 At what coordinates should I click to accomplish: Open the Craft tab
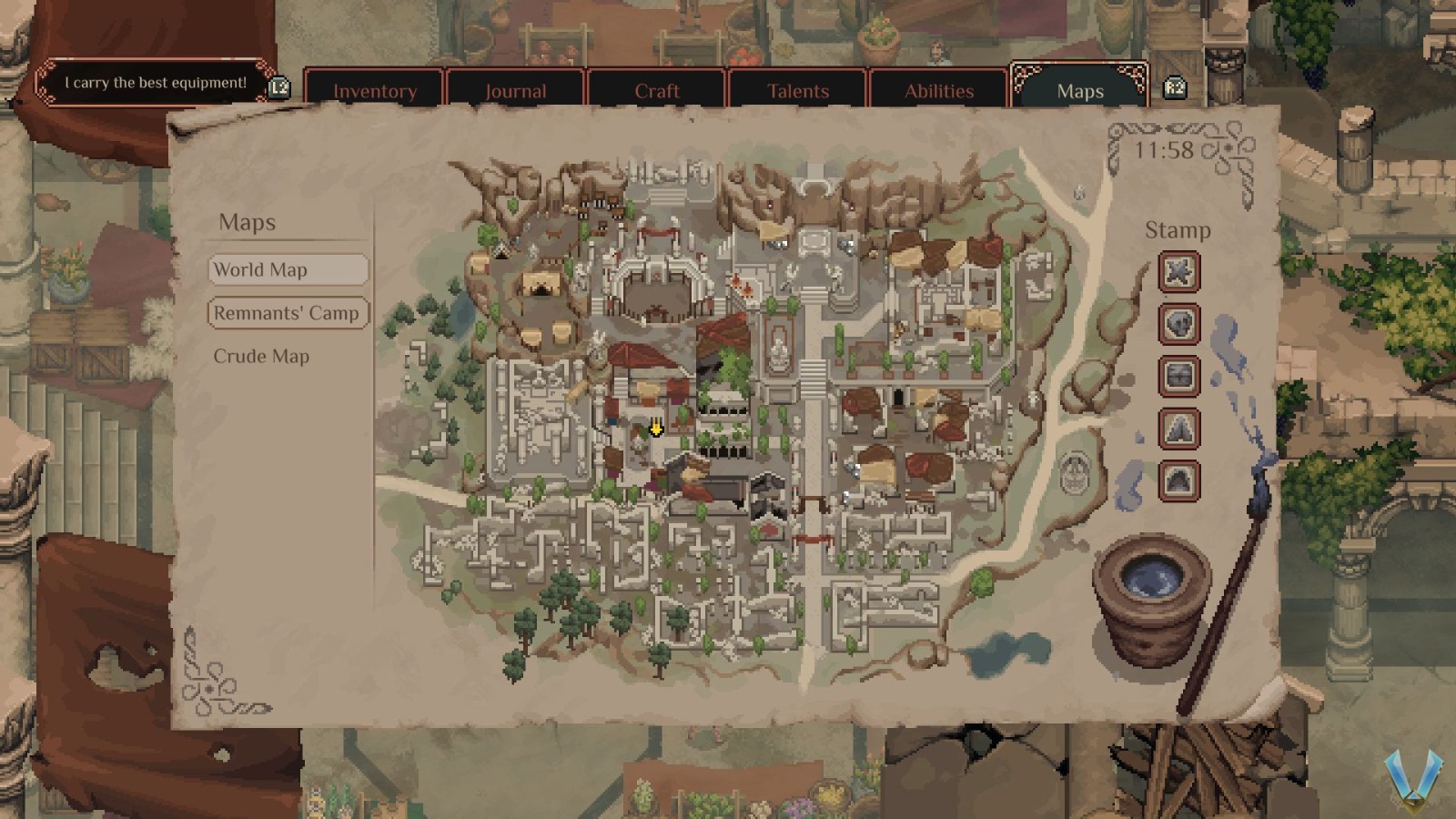[656, 91]
